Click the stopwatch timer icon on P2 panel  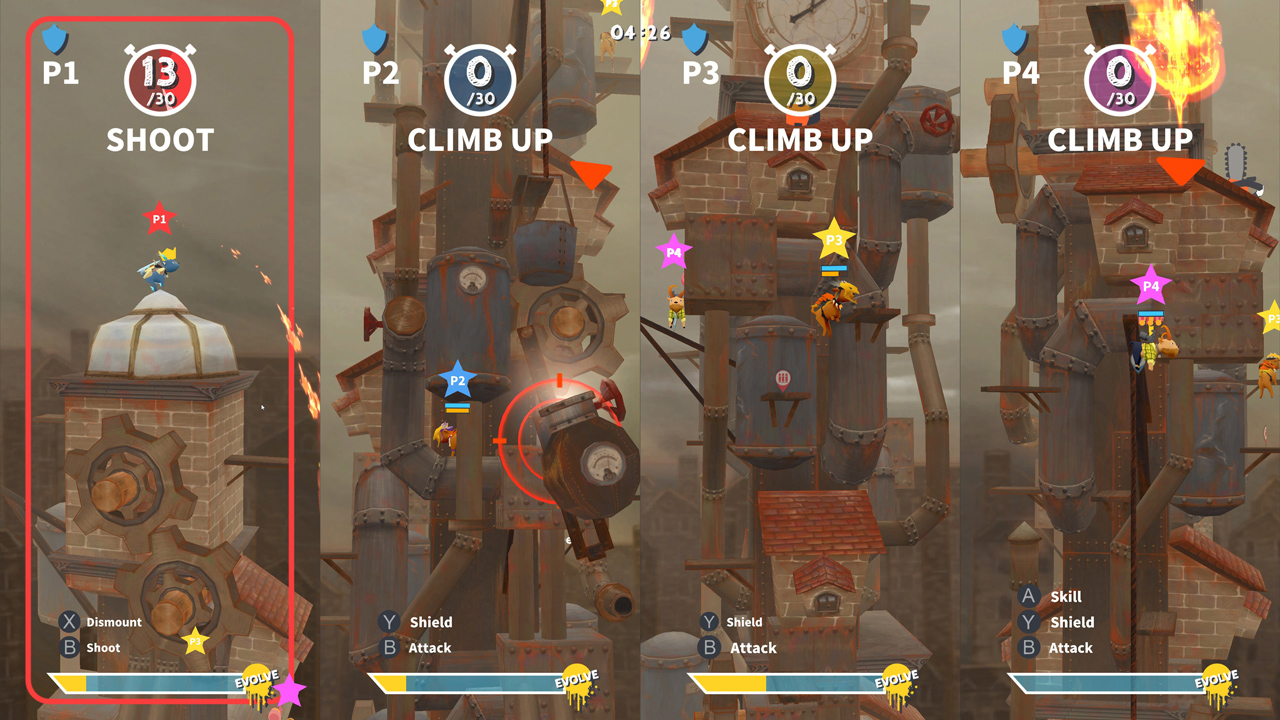click(480, 77)
